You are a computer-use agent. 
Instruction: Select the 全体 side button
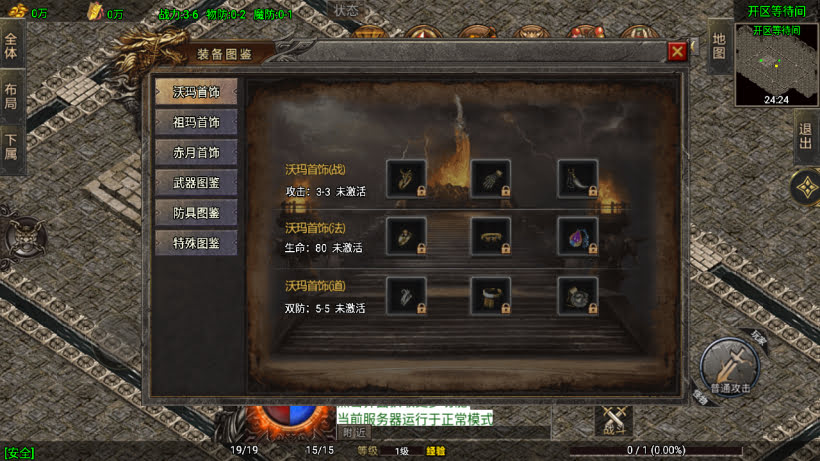(11, 46)
